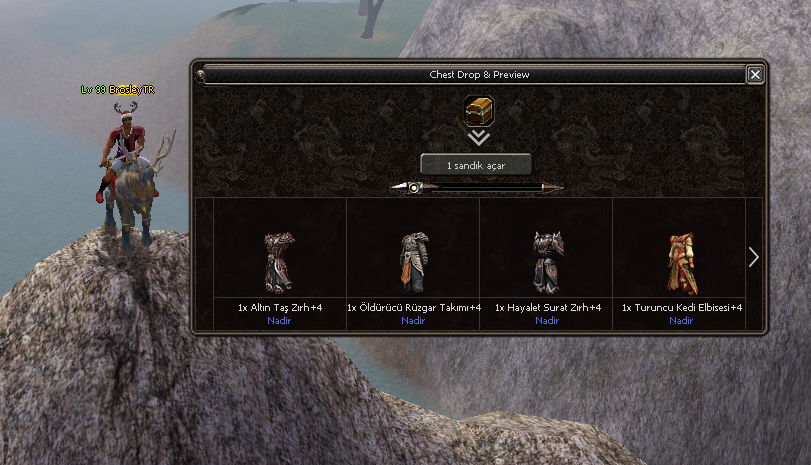811x465 pixels.
Task: Preview the Öldürücü Rüzgar Takımı+4 armor
Action: coord(413,262)
